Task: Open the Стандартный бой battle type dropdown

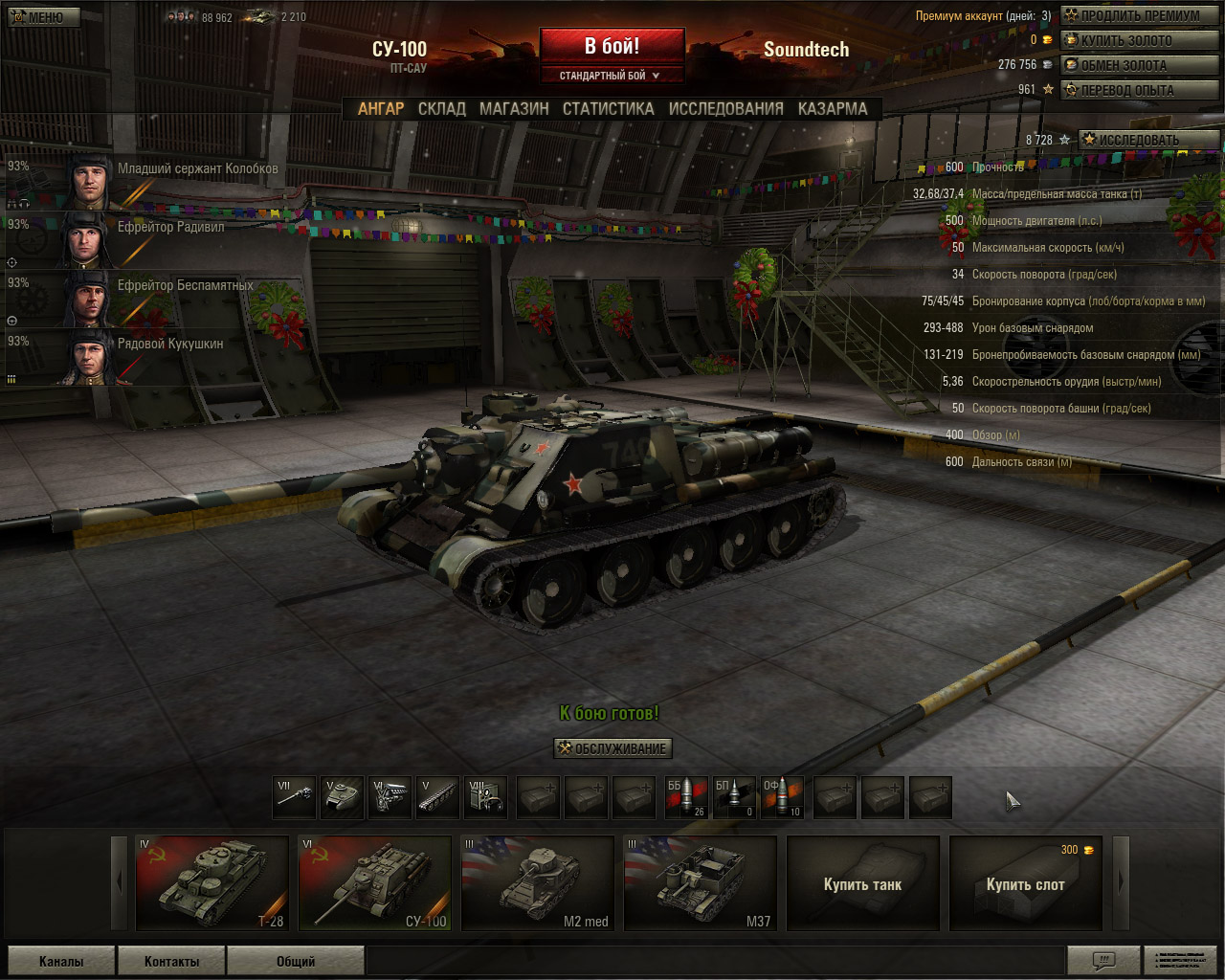Action: click(611, 76)
